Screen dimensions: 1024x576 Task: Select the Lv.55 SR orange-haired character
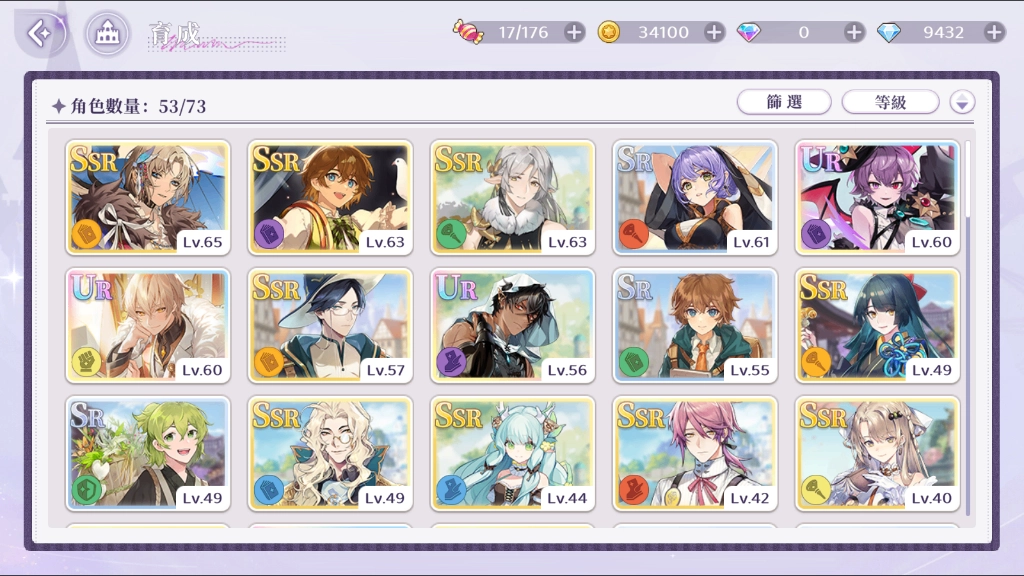point(695,325)
